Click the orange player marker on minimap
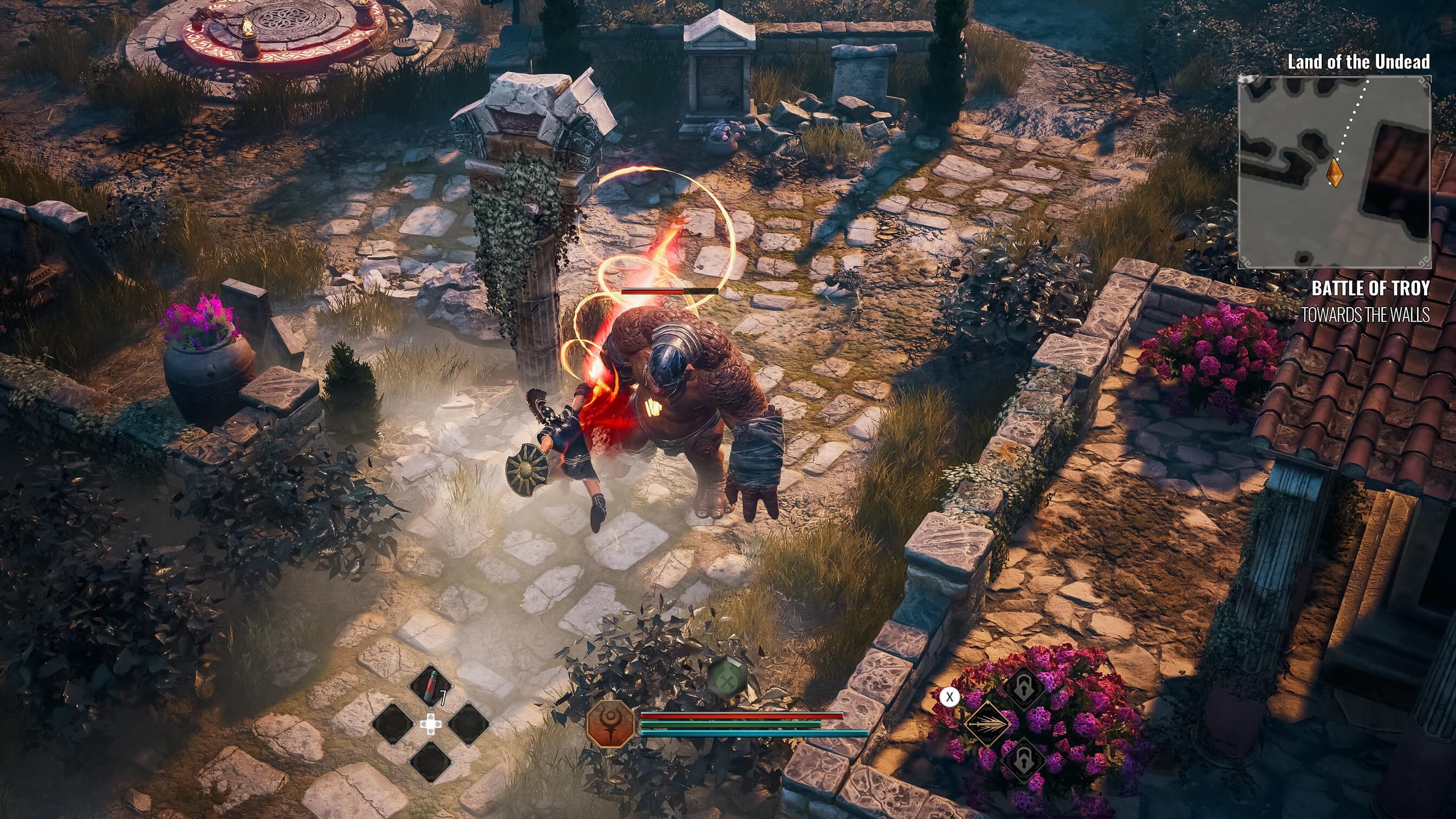Image resolution: width=1456 pixels, height=819 pixels. click(x=1335, y=171)
